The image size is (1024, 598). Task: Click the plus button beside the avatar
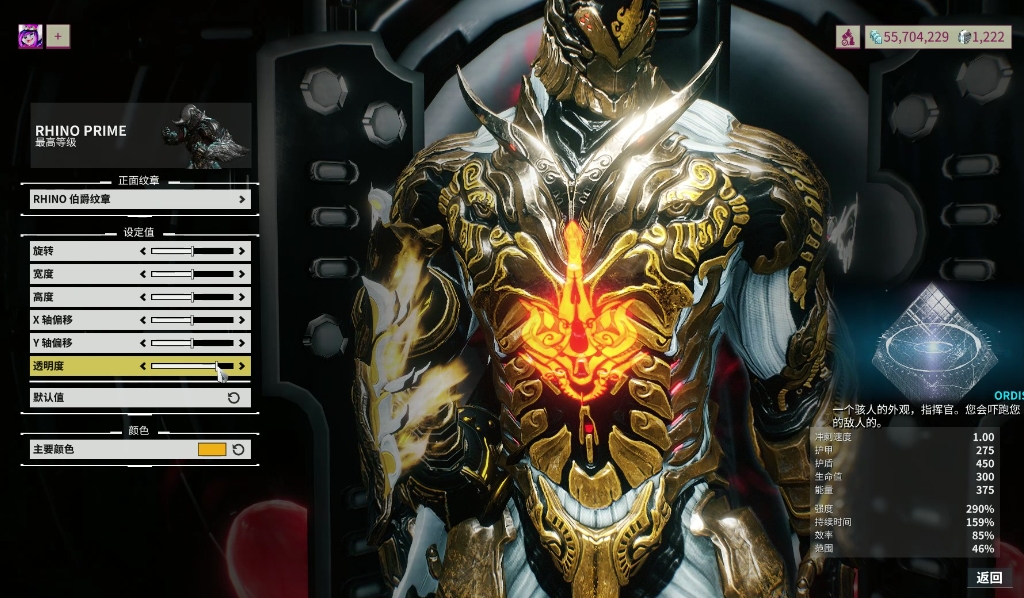58,37
